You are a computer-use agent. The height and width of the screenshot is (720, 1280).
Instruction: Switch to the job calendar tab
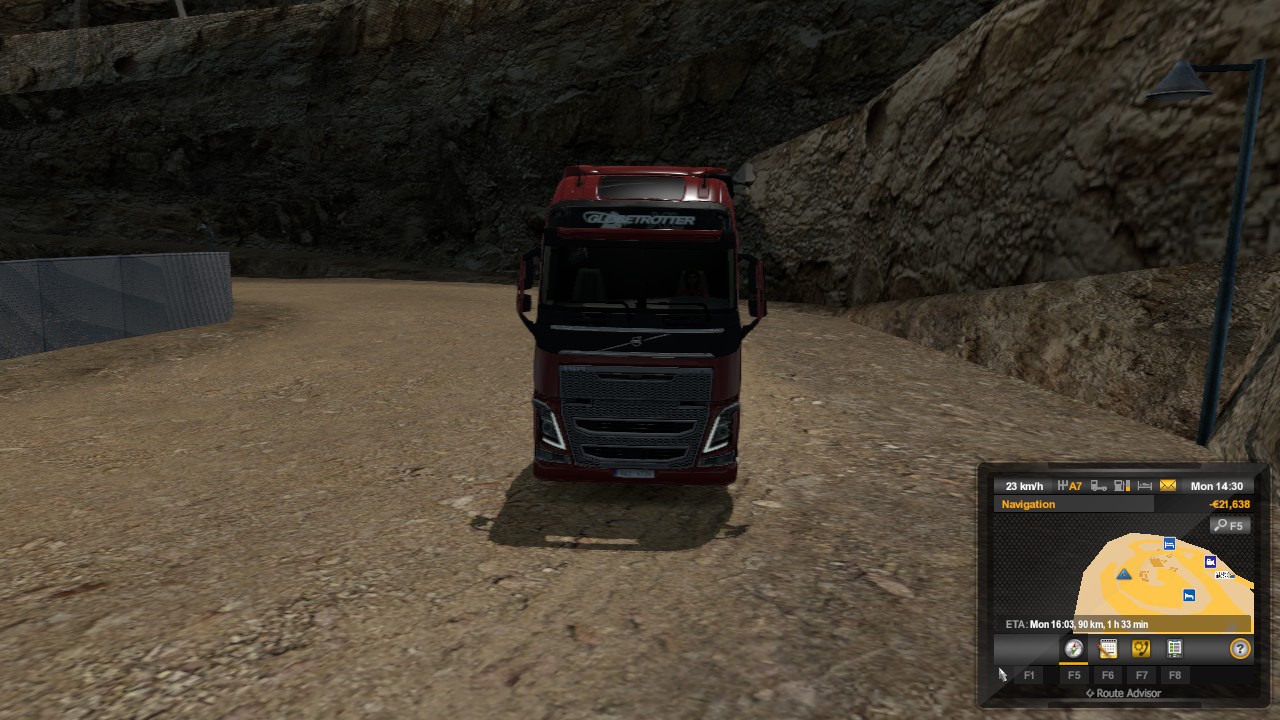coord(1108,649)
